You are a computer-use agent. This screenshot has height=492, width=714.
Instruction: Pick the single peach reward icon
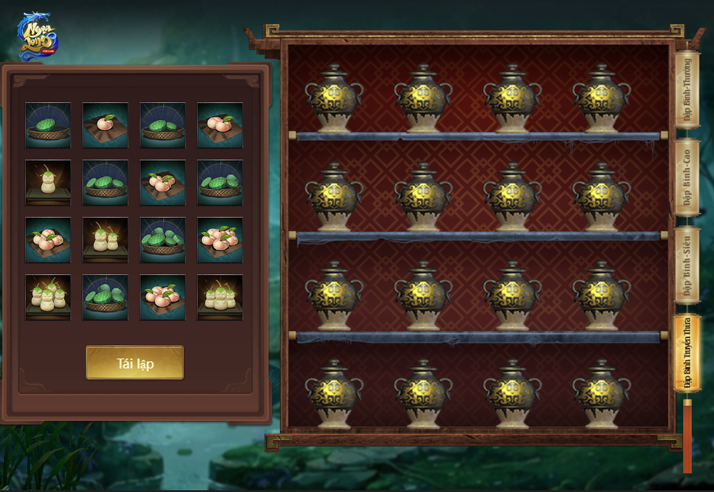click(x=105, y=125)
